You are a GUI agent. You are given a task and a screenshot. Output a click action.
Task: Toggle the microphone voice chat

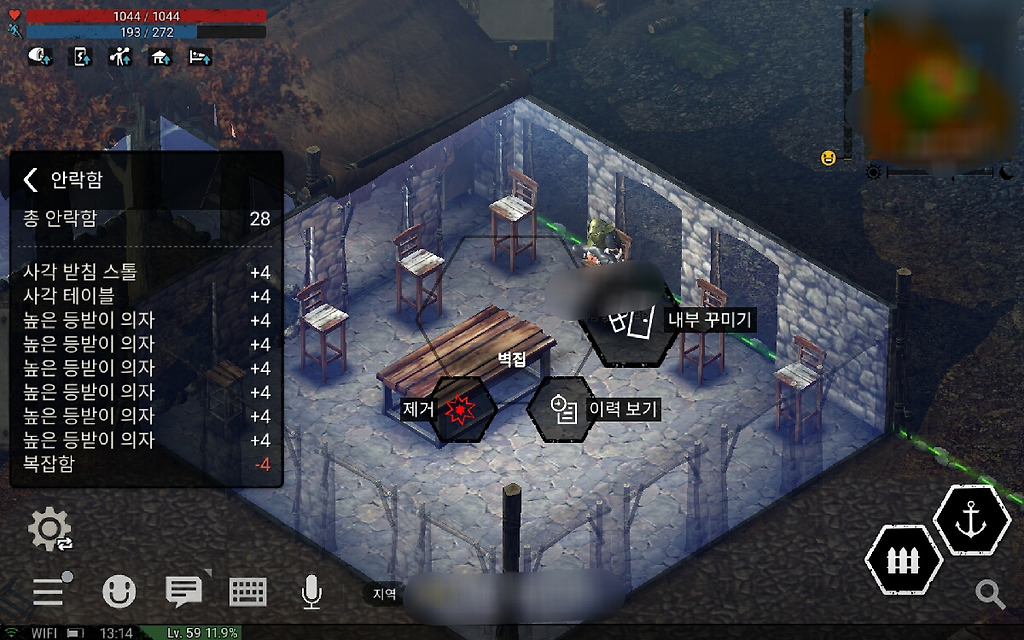(x=311, y=592)
